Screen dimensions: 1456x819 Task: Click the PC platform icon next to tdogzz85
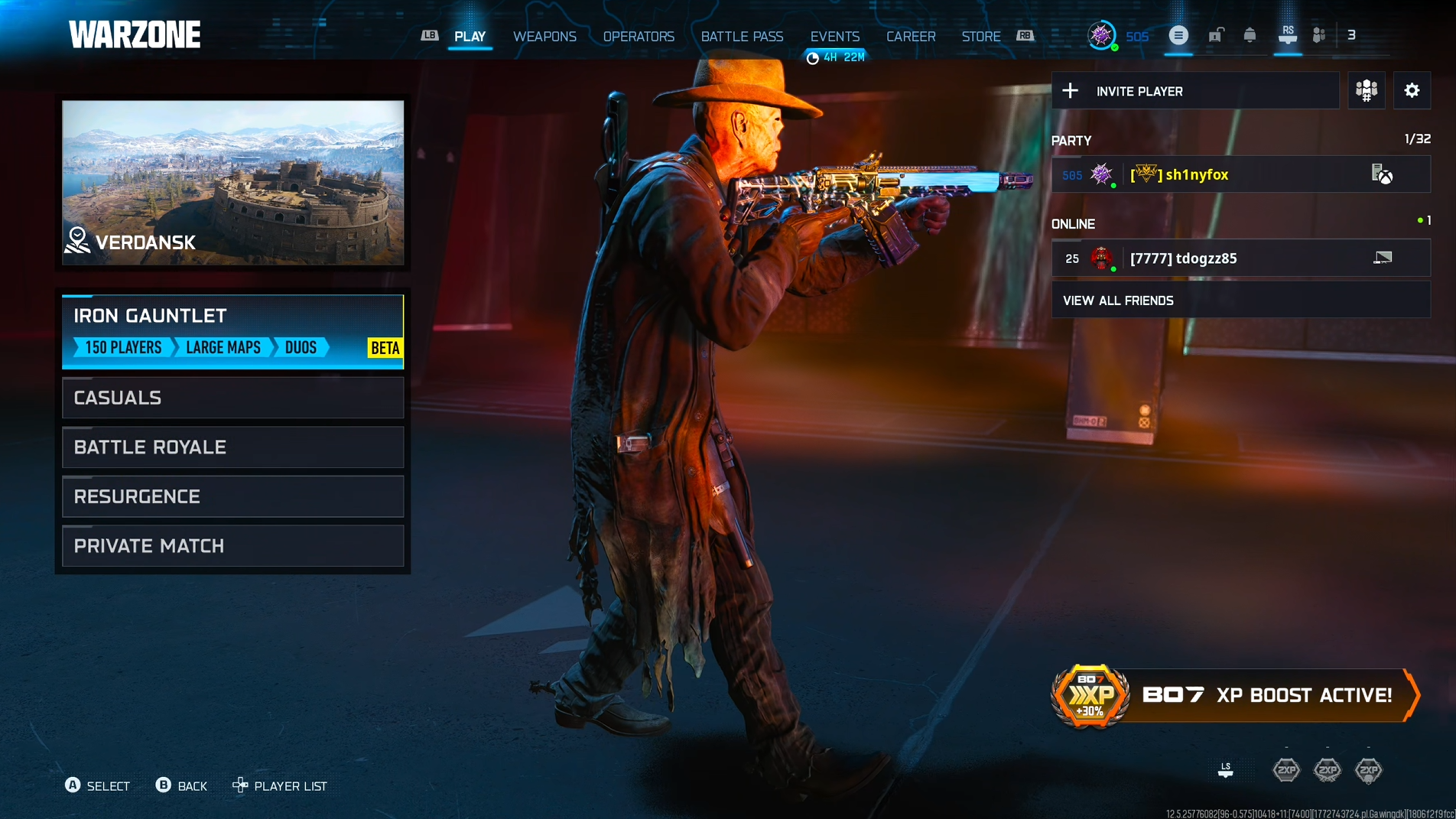pos(1381,258)
